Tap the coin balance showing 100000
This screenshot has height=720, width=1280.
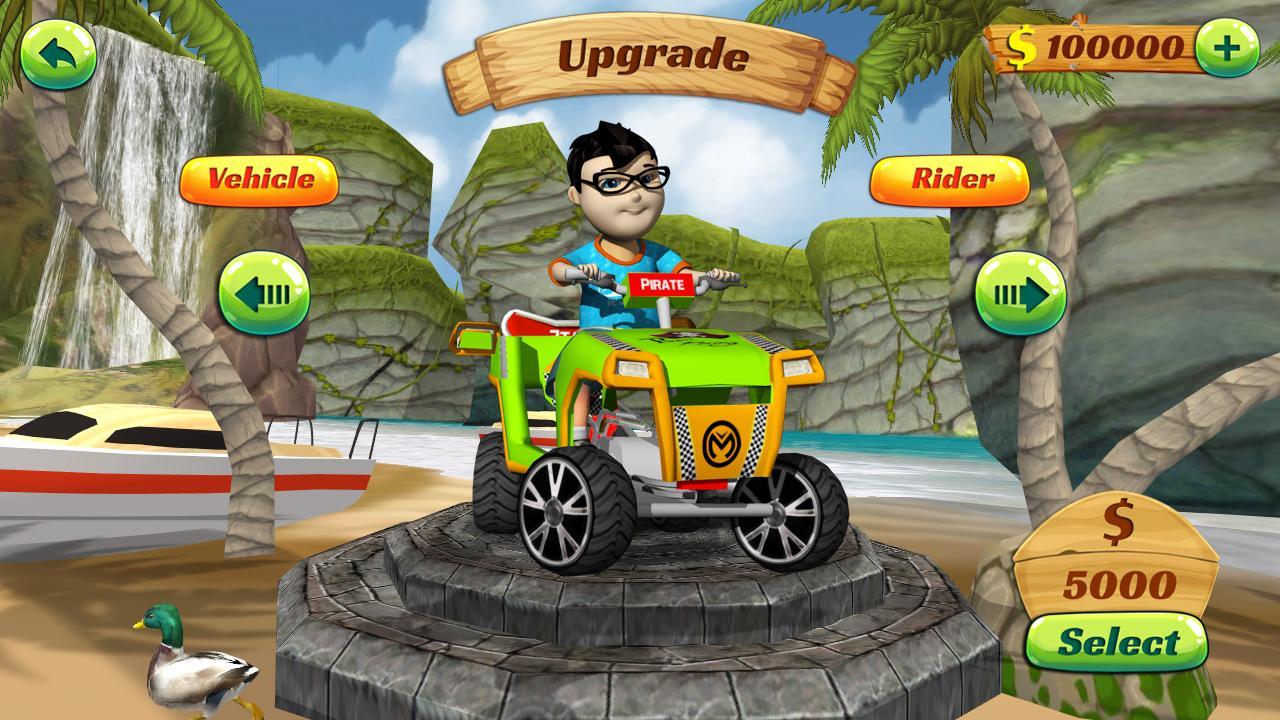pos(1106,45)
